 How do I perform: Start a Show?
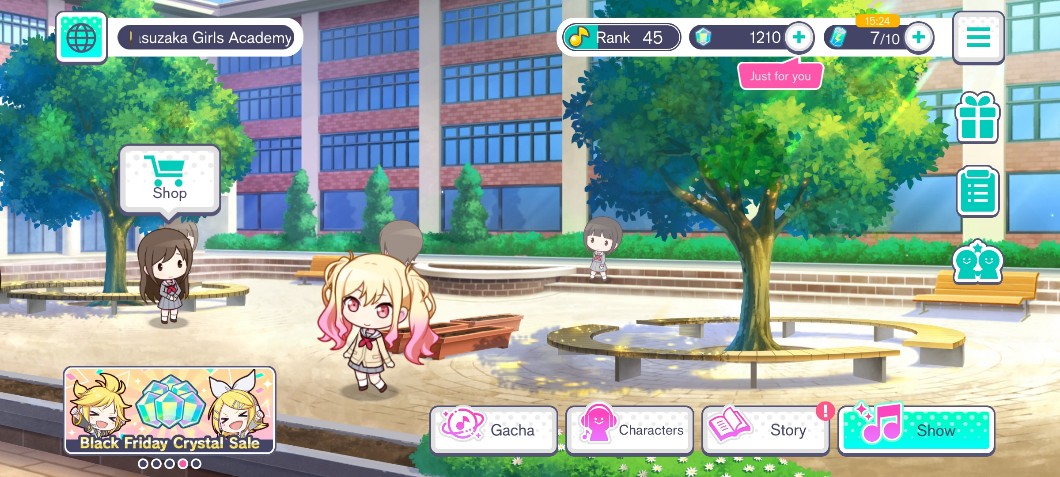(x=915, y=430)
